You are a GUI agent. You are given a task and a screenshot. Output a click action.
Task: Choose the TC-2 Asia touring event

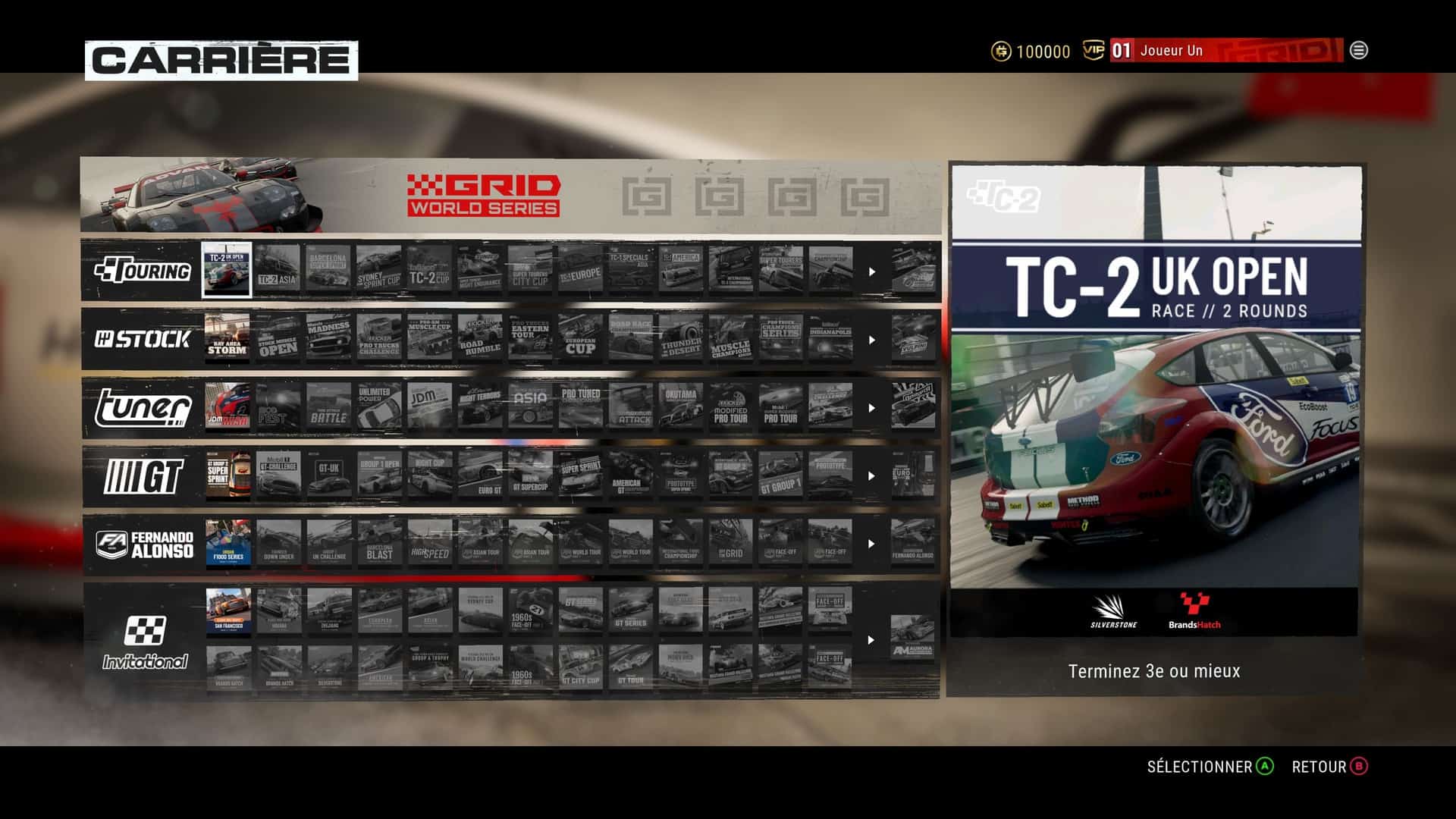[x=278, y=270]
